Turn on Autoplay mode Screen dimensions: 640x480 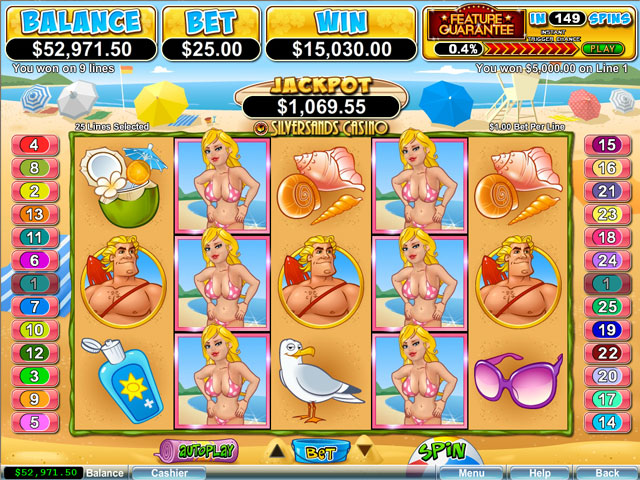click(x=197, y=451)
